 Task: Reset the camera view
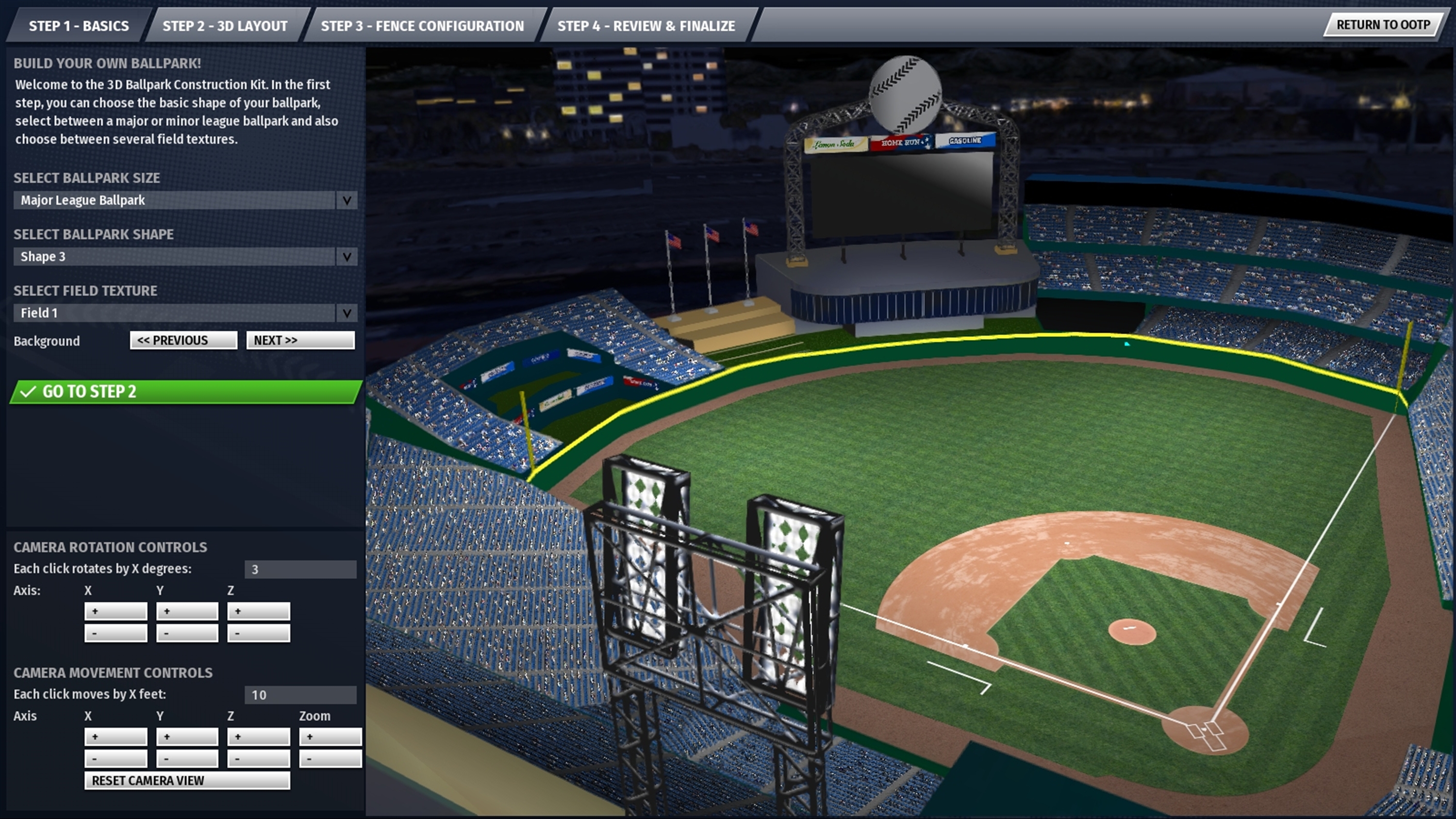(187, 781)
